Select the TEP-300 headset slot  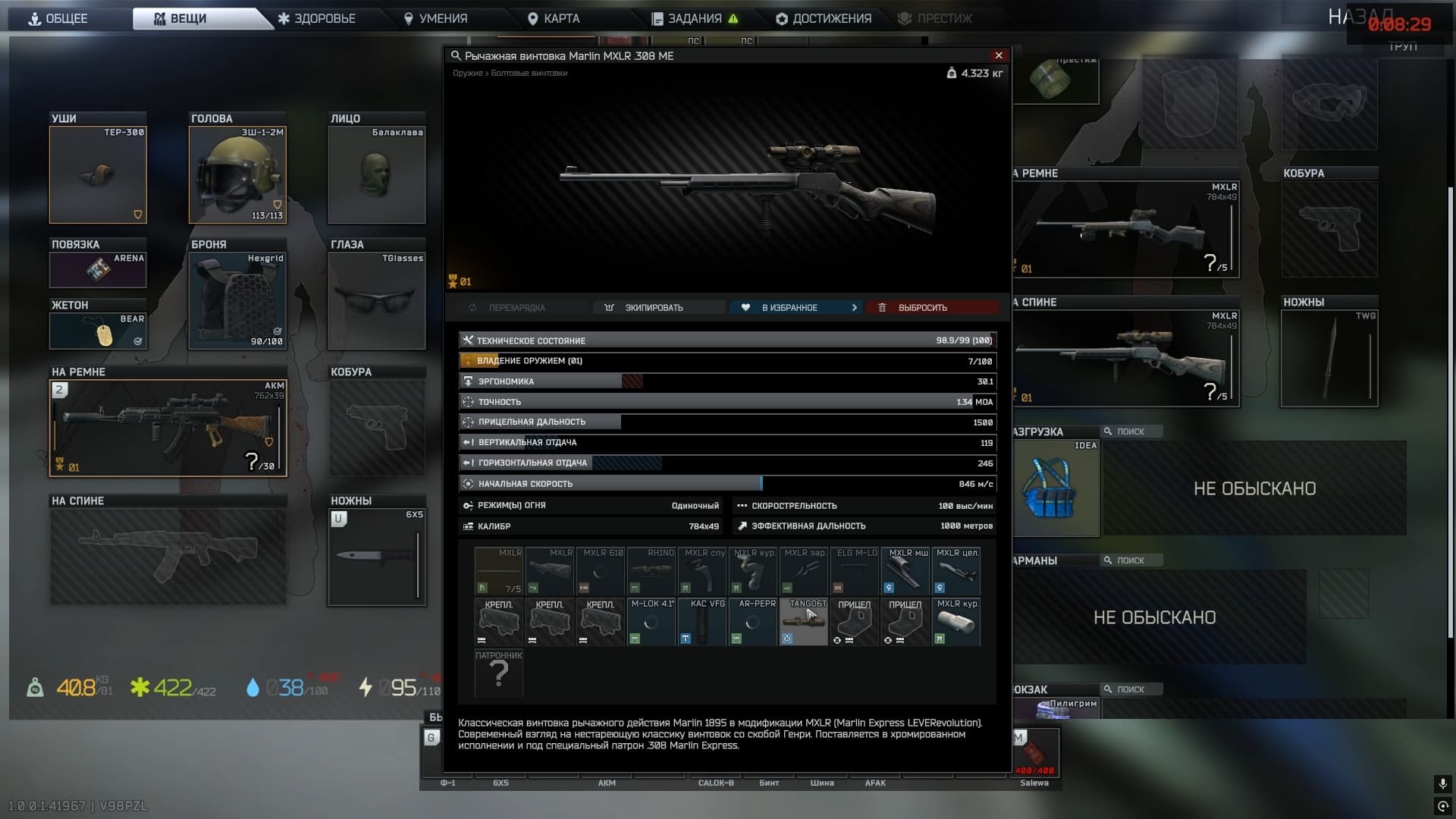coord(98,174)
